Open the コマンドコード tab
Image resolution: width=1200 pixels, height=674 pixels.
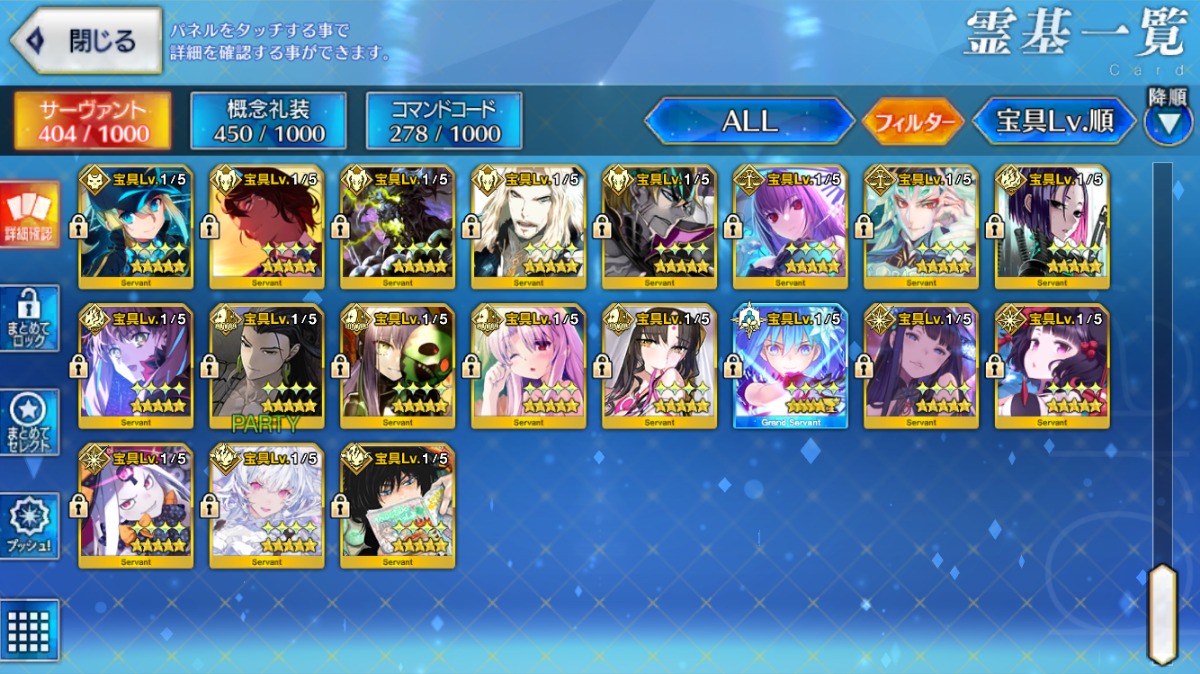[444, 122]
